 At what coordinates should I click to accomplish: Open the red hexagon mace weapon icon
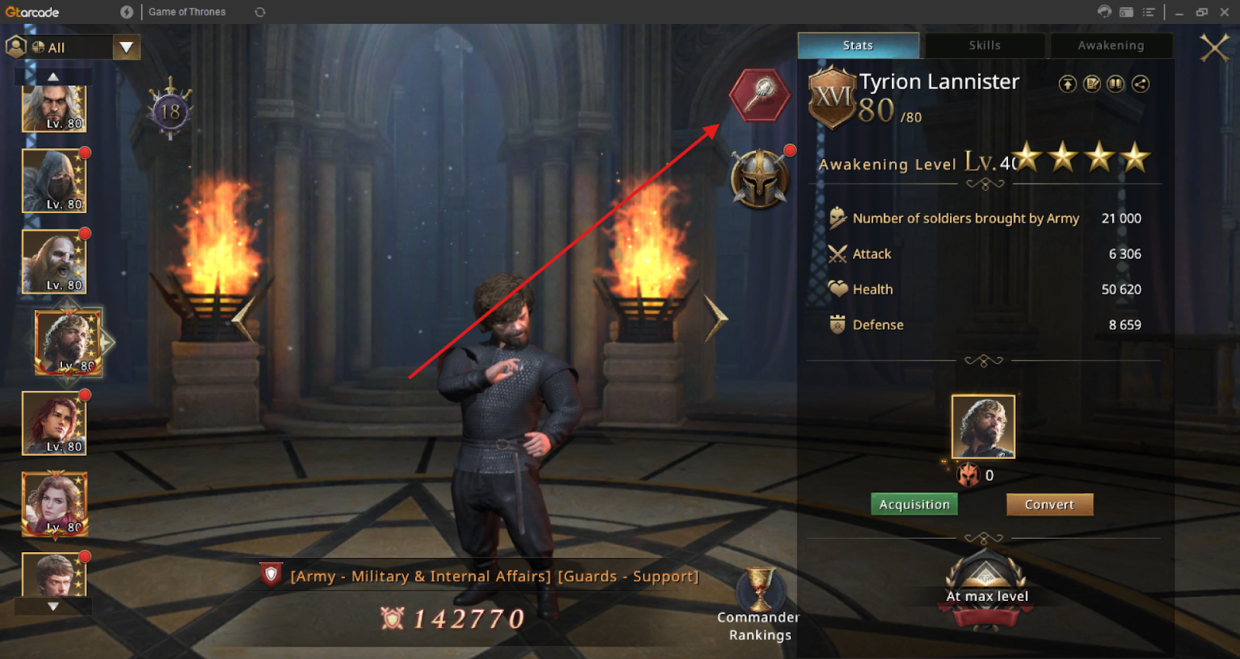759,95
